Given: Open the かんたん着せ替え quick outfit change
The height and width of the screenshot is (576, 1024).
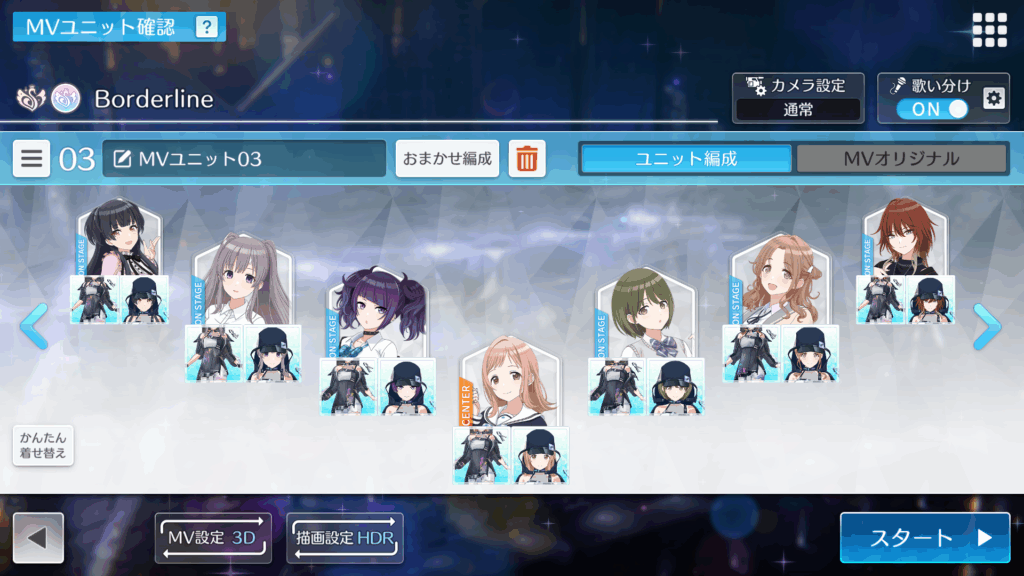Looking at the screenshot, I should point(43,446).
